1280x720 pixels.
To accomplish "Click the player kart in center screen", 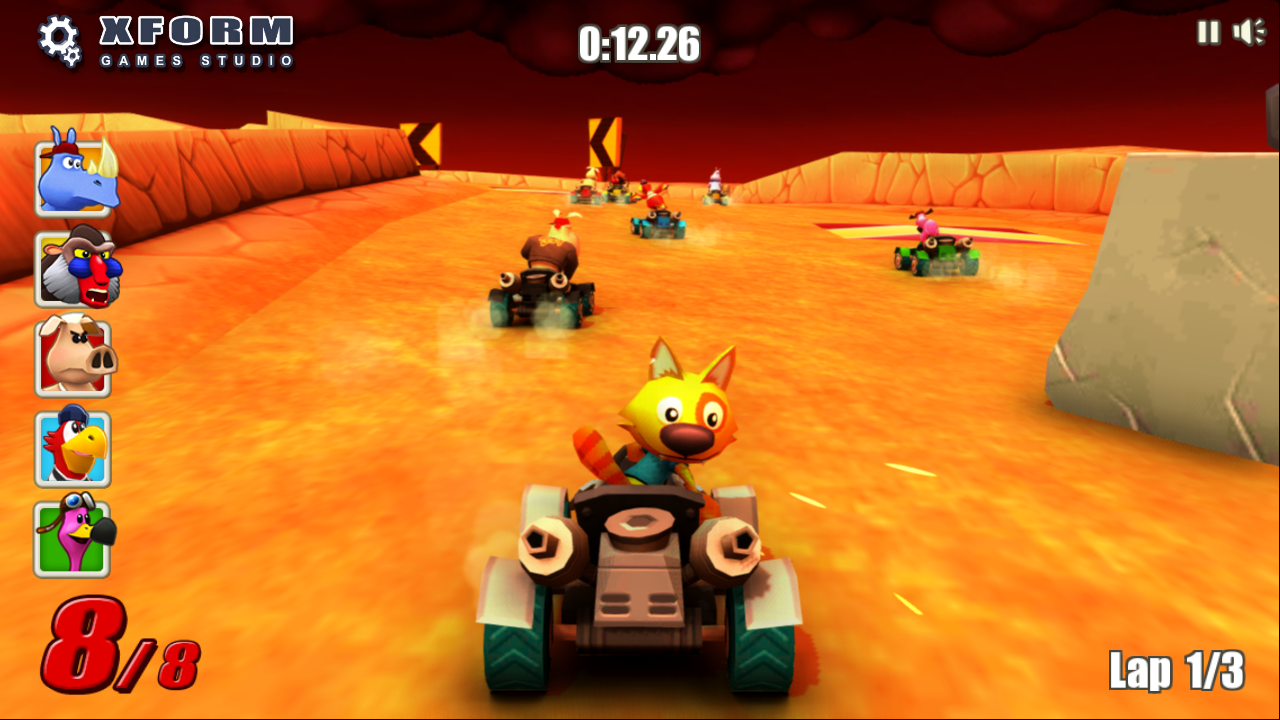I will click(x=640, y=560).
